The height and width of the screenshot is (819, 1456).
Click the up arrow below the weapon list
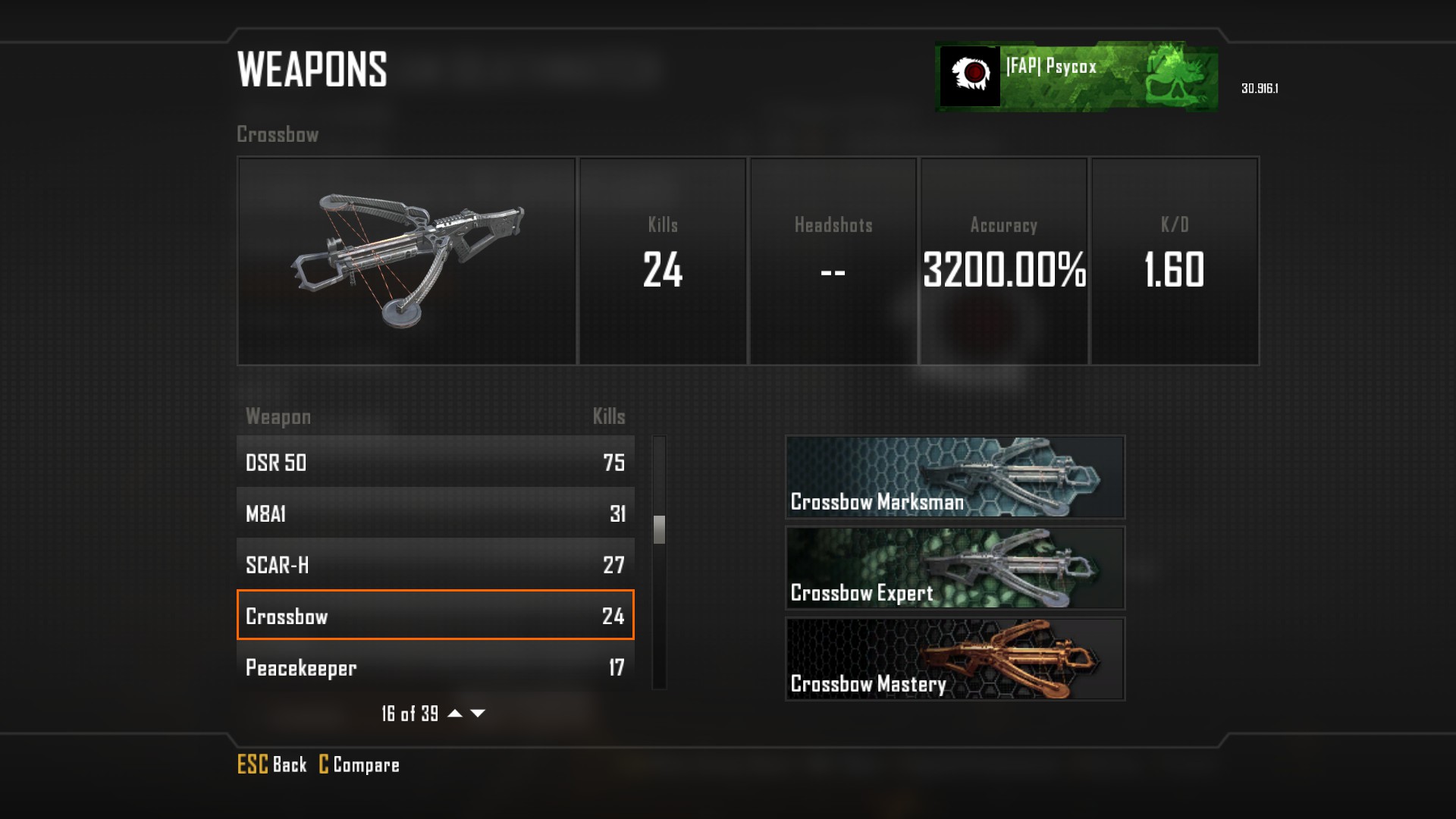[455, 714]
